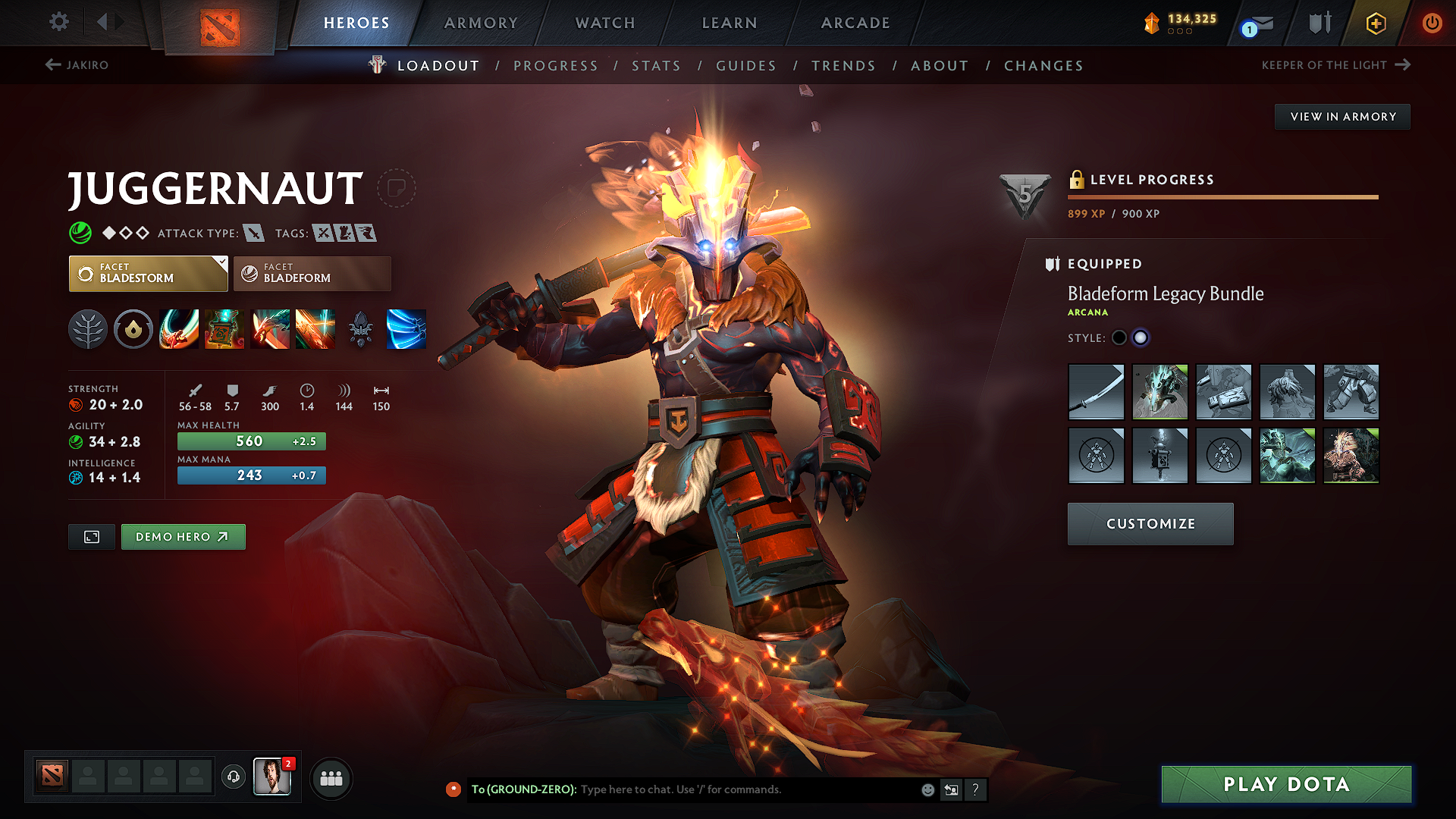
Task: View the blue Omnislash ability icon
Action: (x=406, y=329)
